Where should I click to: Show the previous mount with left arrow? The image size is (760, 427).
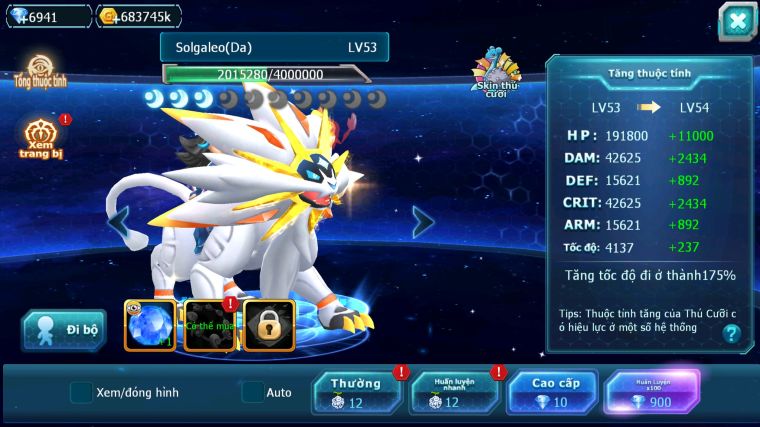click(x=119, y=222)
